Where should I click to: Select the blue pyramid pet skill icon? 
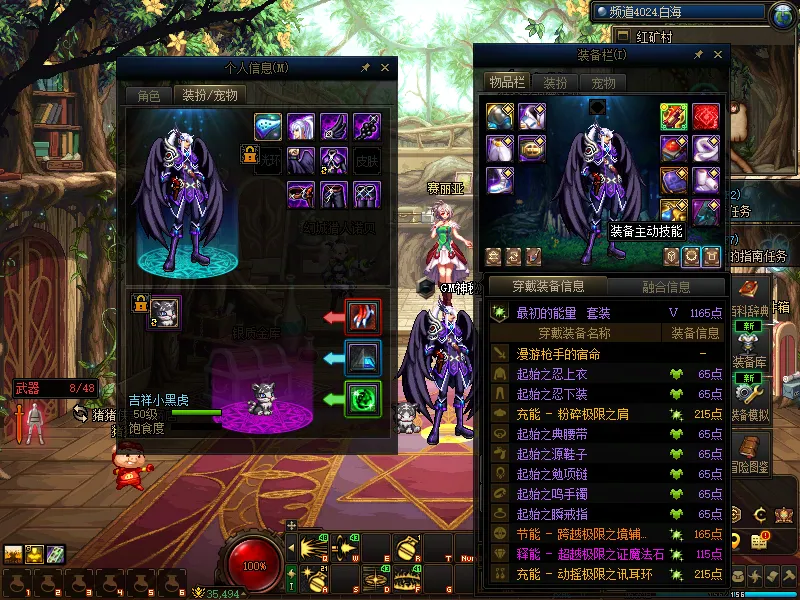362,358
